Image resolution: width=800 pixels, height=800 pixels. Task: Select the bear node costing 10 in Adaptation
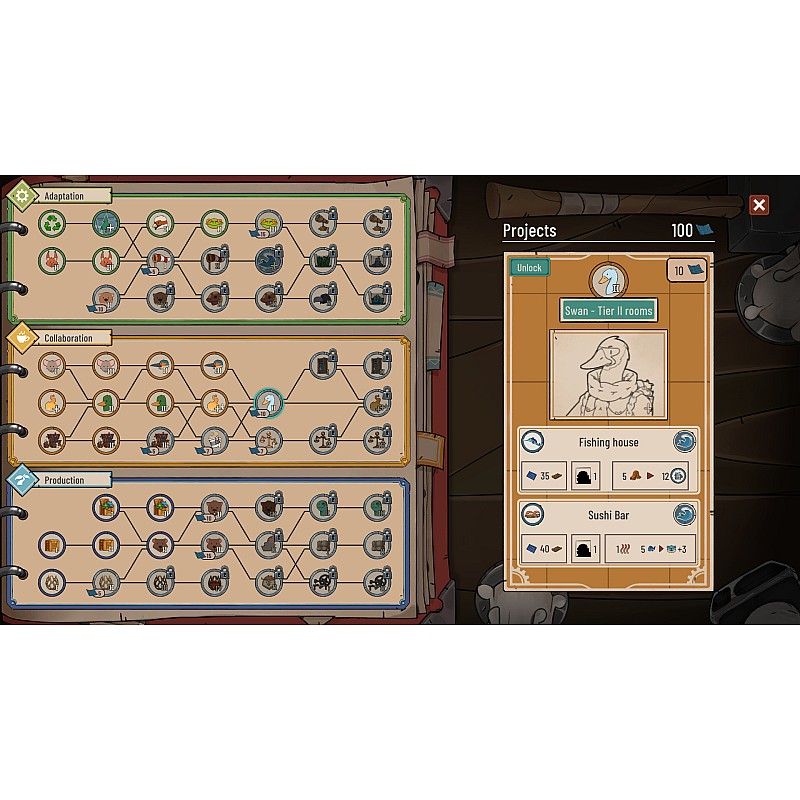[x=106, y=298]
